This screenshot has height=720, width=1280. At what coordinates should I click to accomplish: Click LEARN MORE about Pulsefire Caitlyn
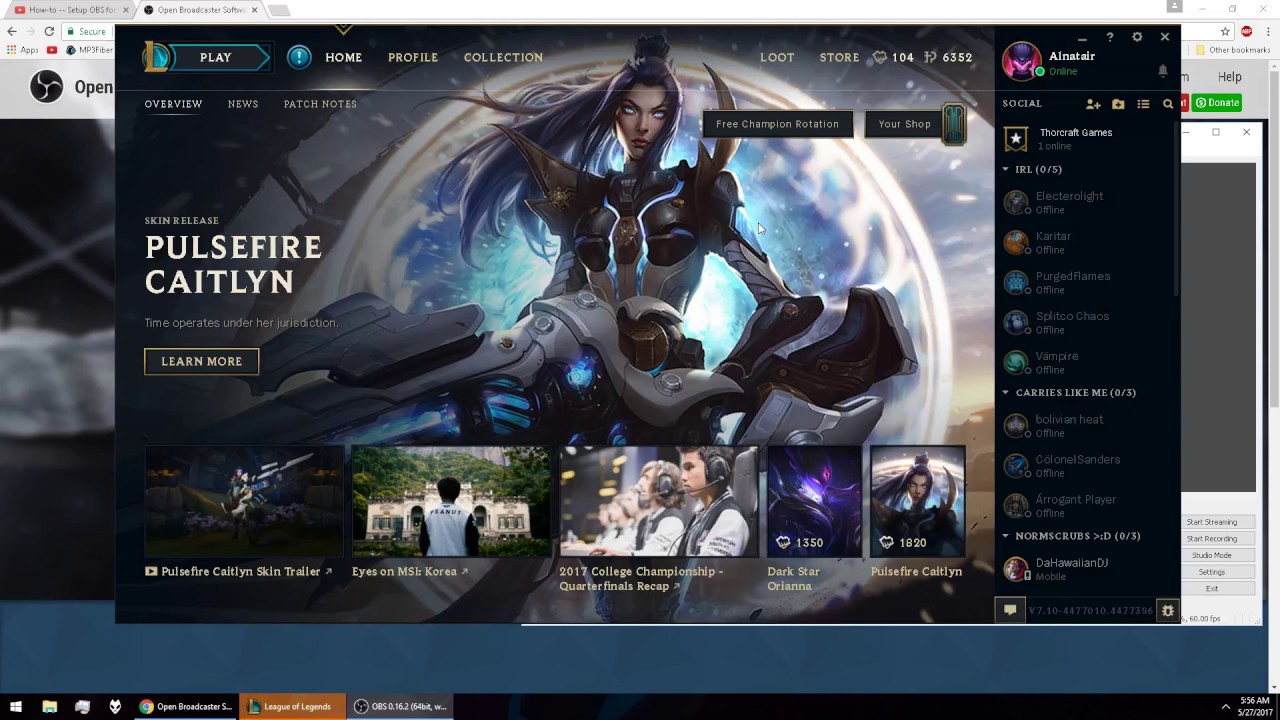(x=201, y=361)
